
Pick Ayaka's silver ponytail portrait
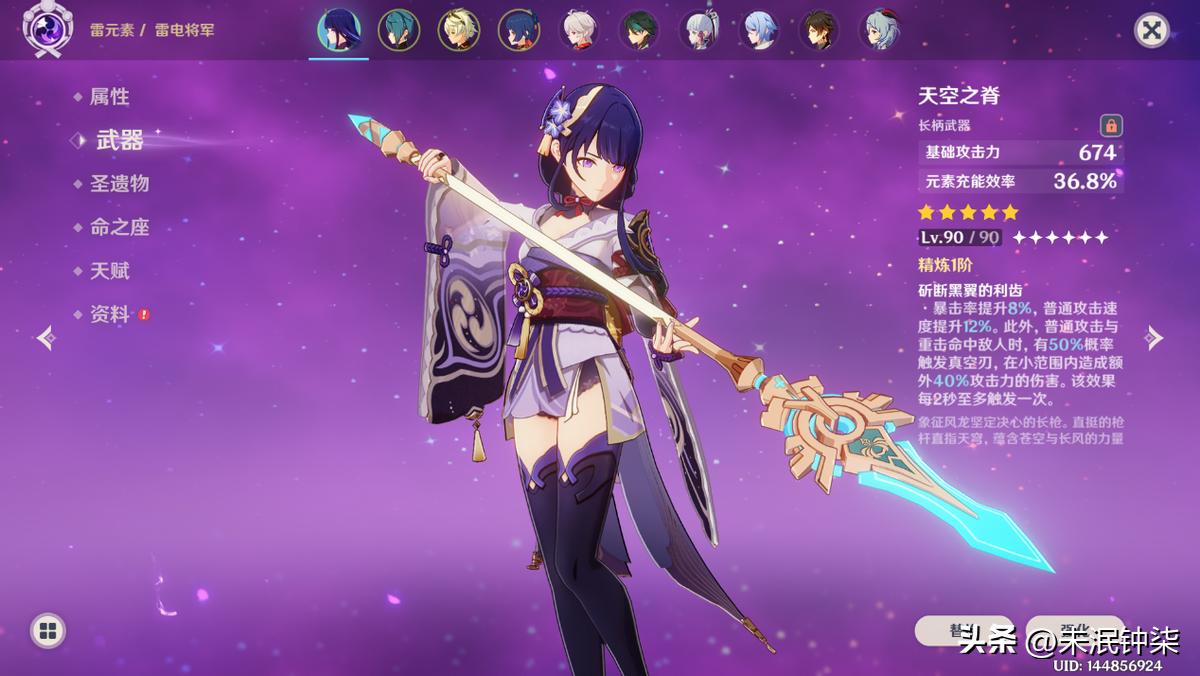click(x=699, y=30)
